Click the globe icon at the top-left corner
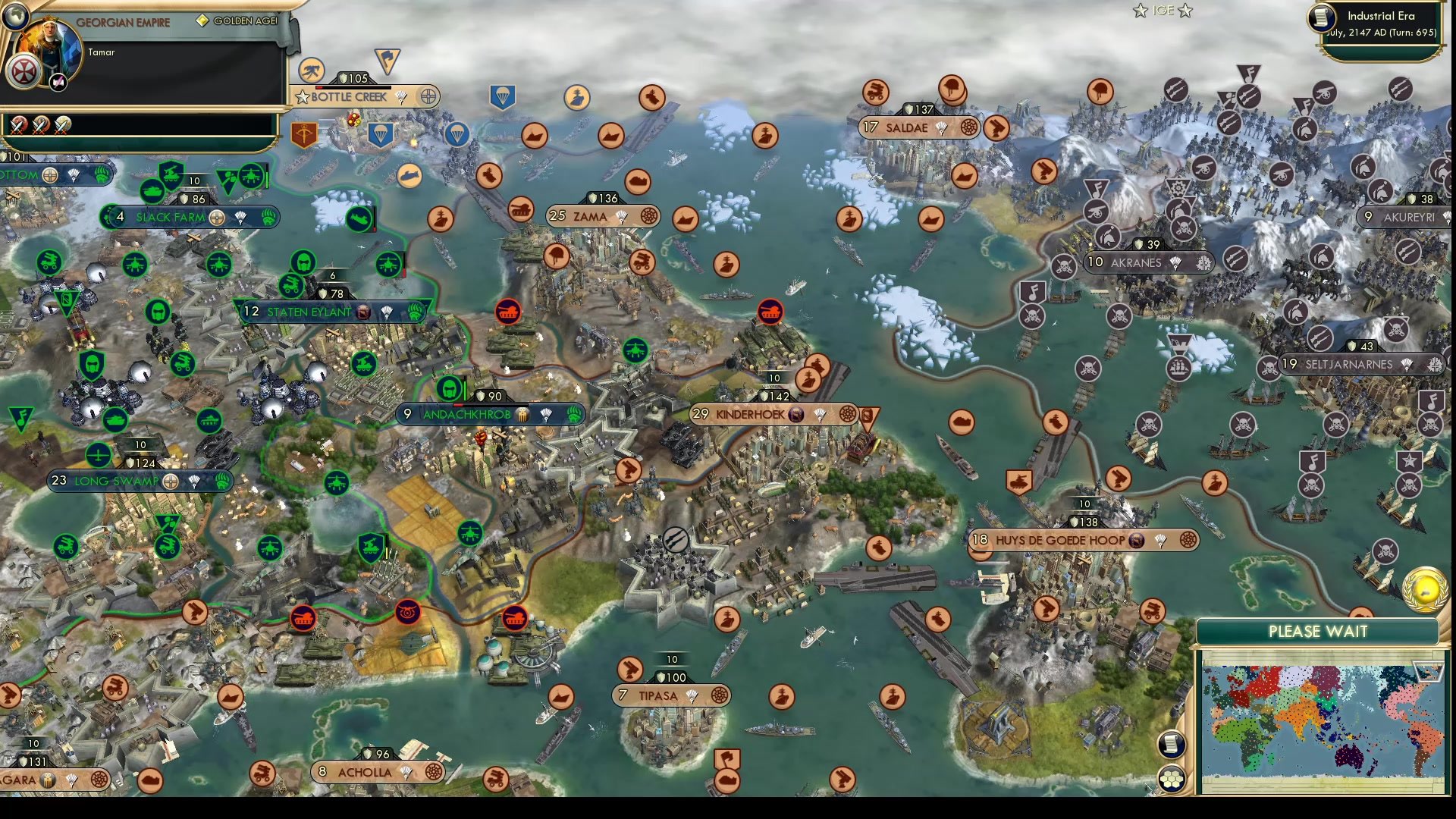Image resolution: width=1456 pixels, height=819 pixels. 15,18
